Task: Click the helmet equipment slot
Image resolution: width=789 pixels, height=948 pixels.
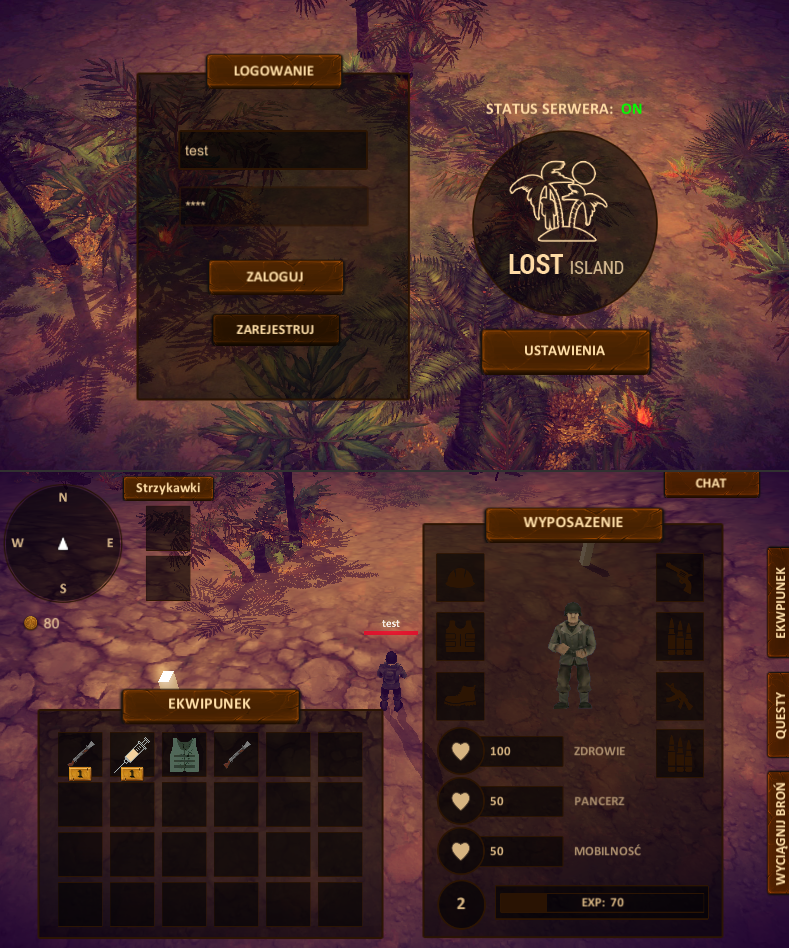Action: (460, 578)
